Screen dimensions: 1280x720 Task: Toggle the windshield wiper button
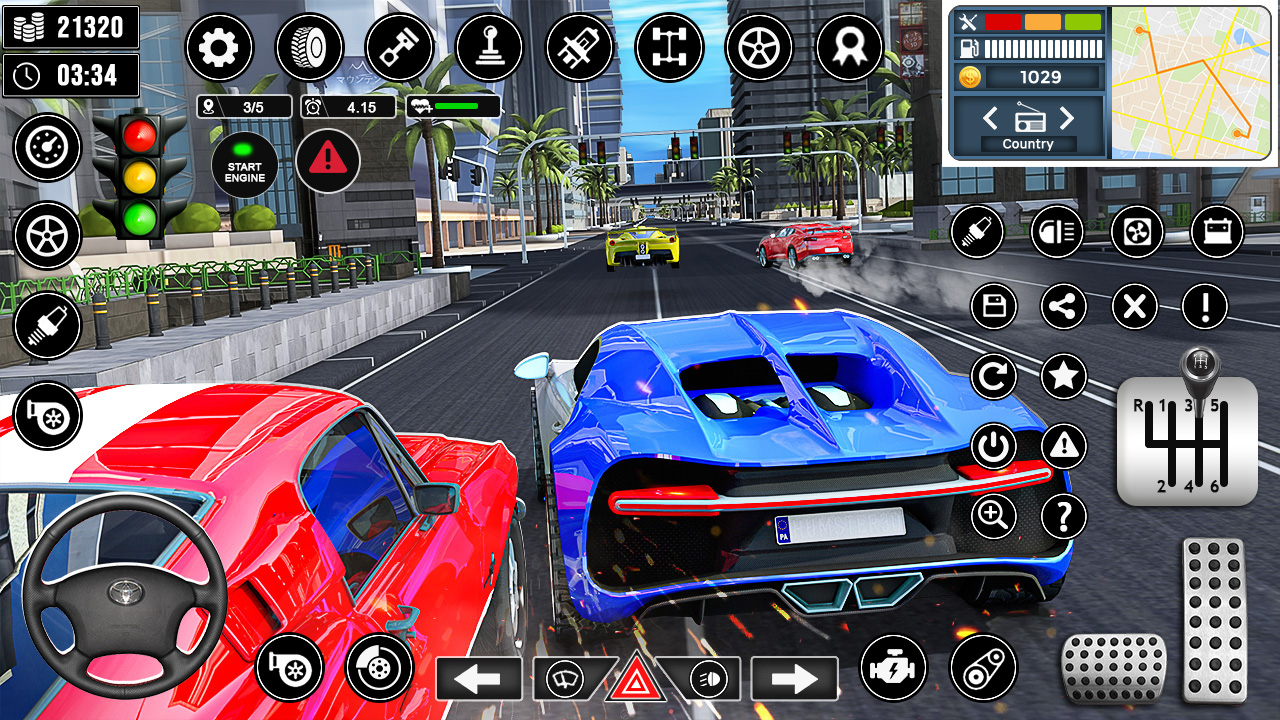(562, 680)
